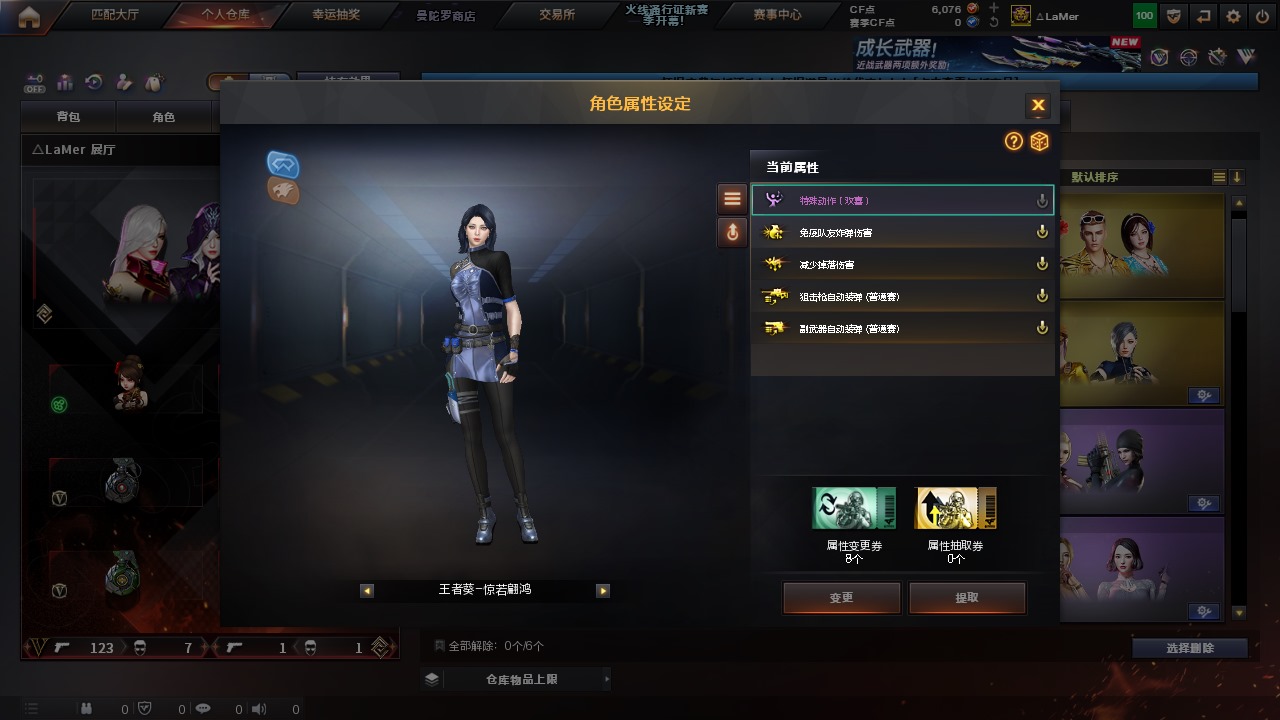The image size is (1280, 720).
Task: Open the 交易所 tab
Action: 556,15
